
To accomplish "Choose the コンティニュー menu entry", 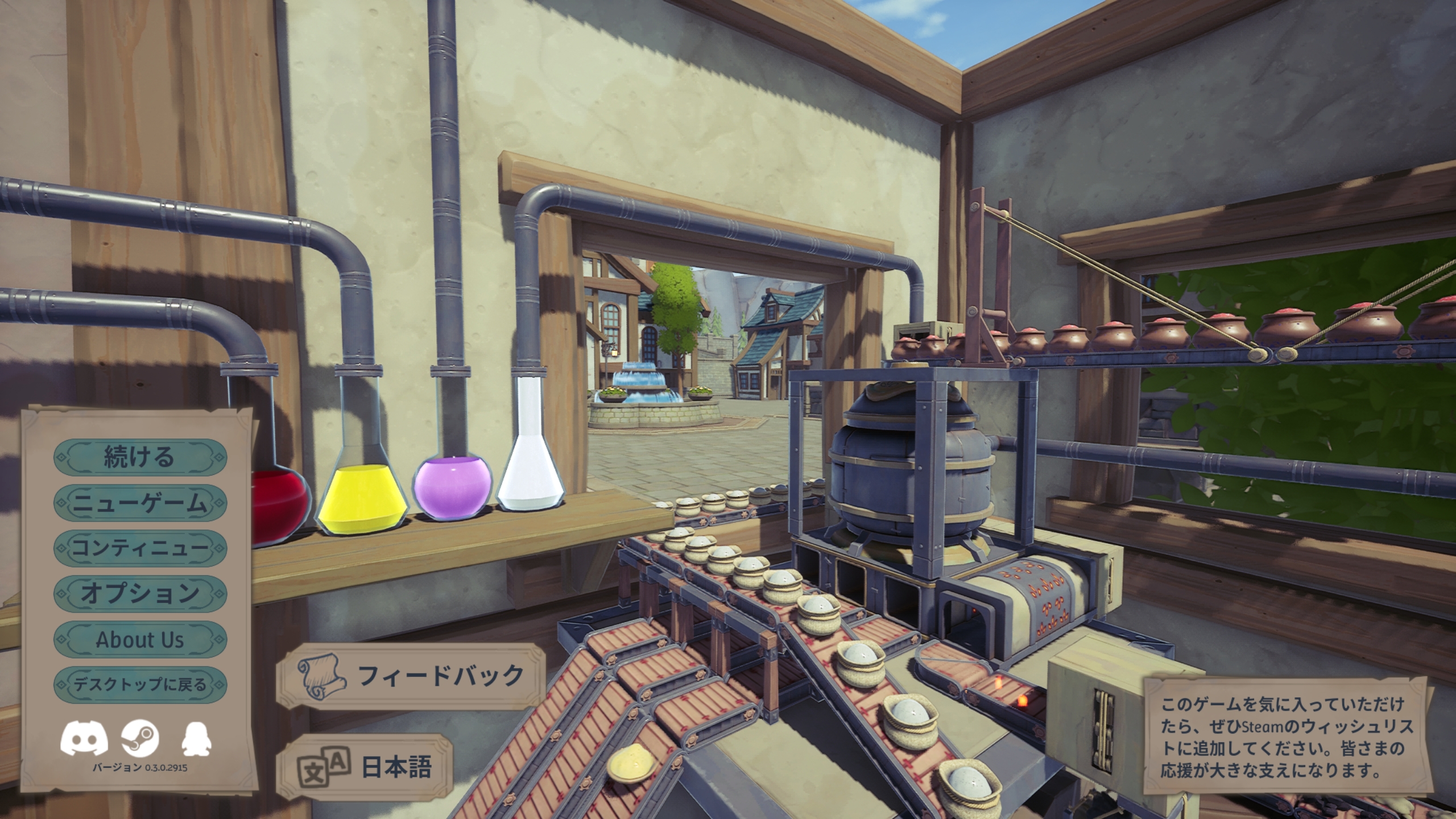I will tap(140, 549).
